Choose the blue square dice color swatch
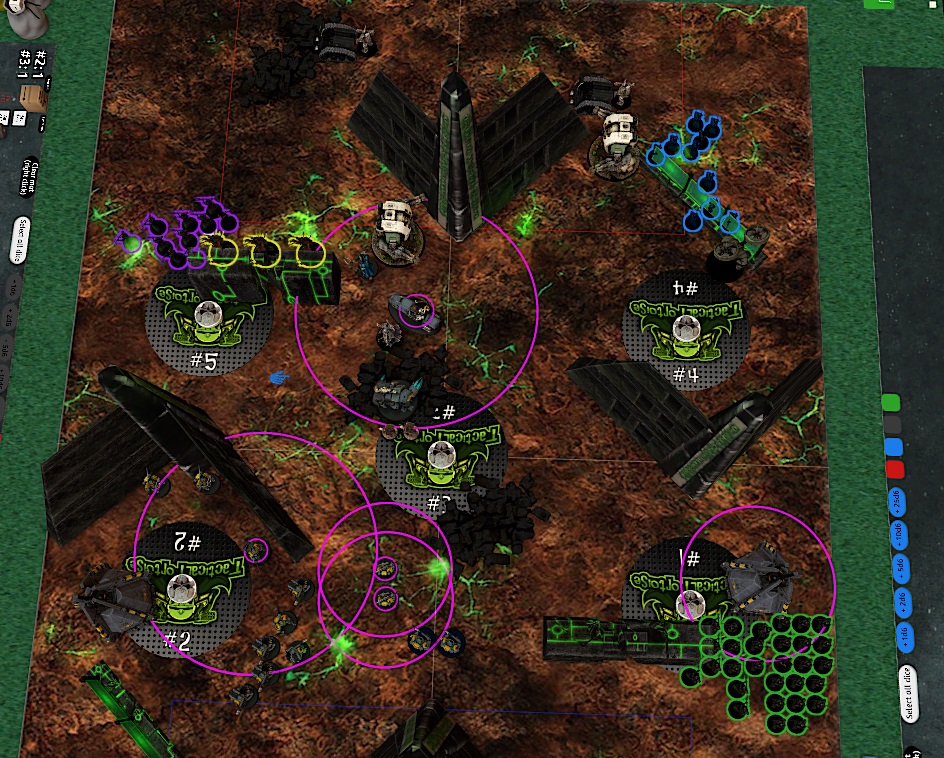This screenshot has width=944, height=758. 894,447
